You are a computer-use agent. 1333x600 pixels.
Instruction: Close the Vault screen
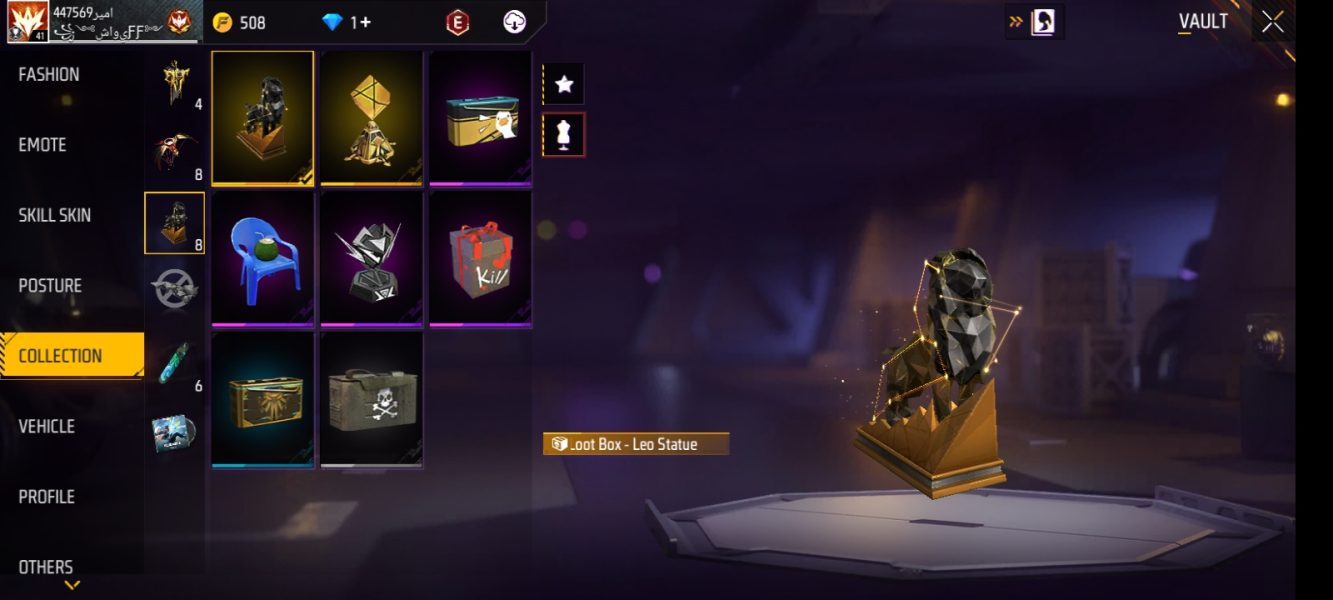[1272, 22]
